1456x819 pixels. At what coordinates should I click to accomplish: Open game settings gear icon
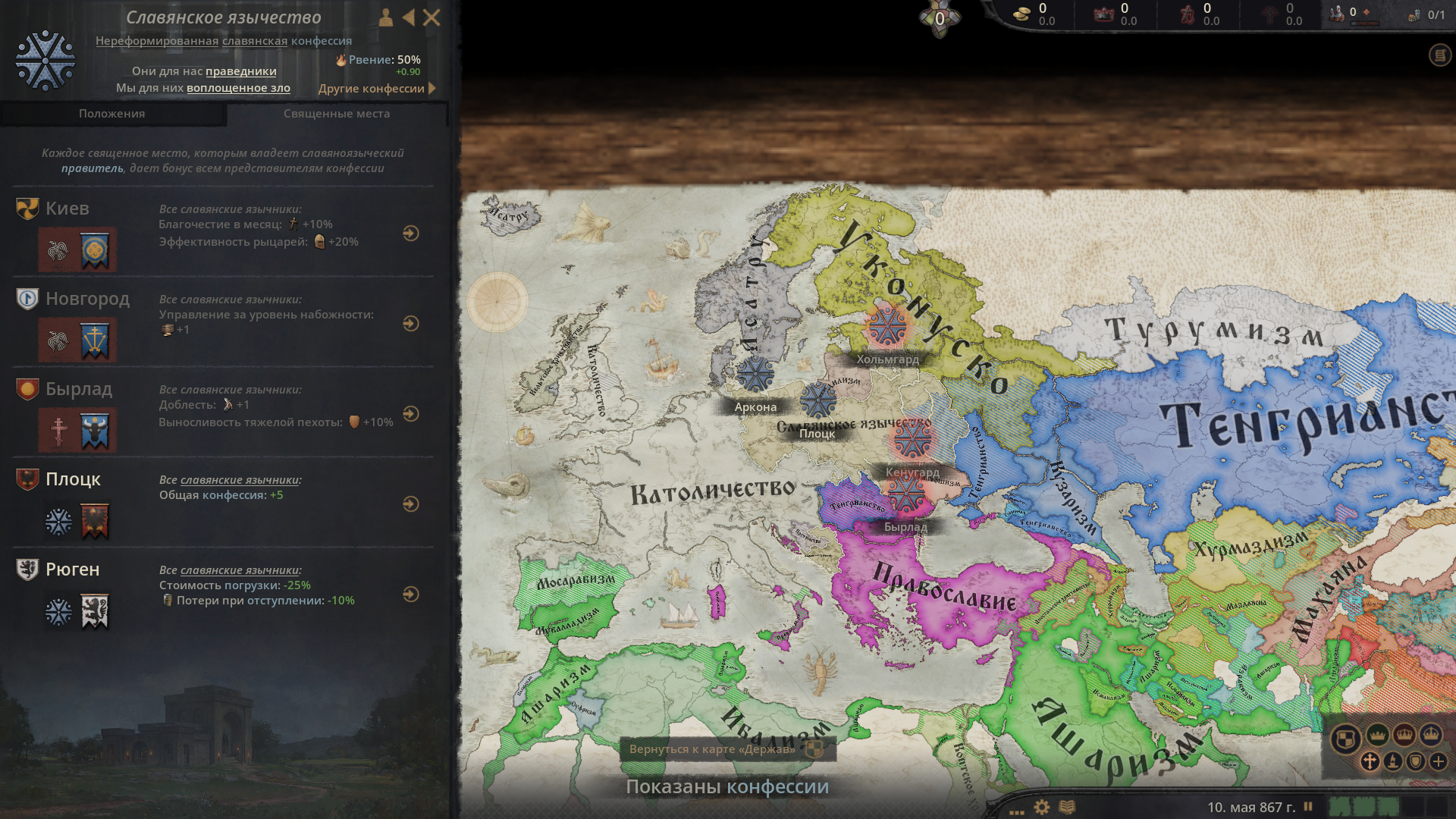click(1042, 807)
